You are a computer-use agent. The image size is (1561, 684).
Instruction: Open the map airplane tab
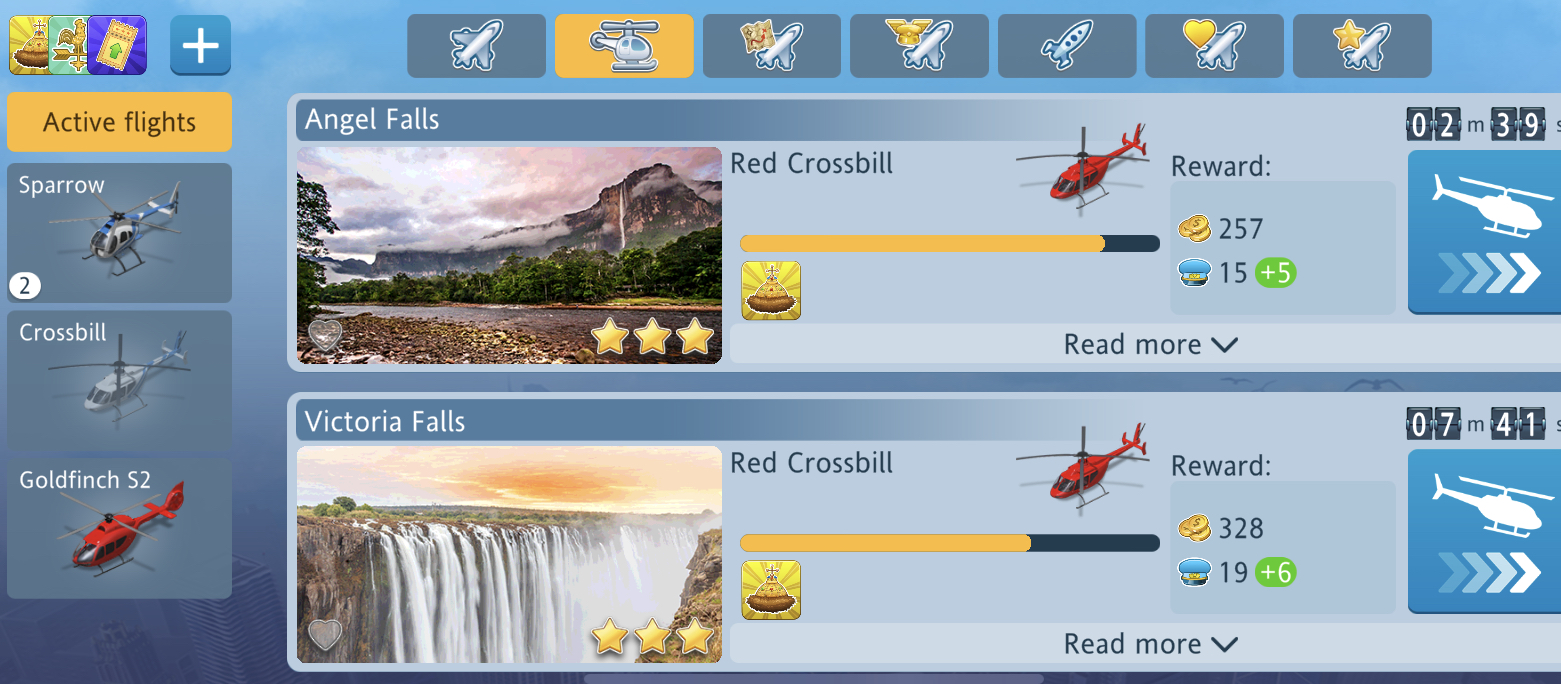(771, 46)
